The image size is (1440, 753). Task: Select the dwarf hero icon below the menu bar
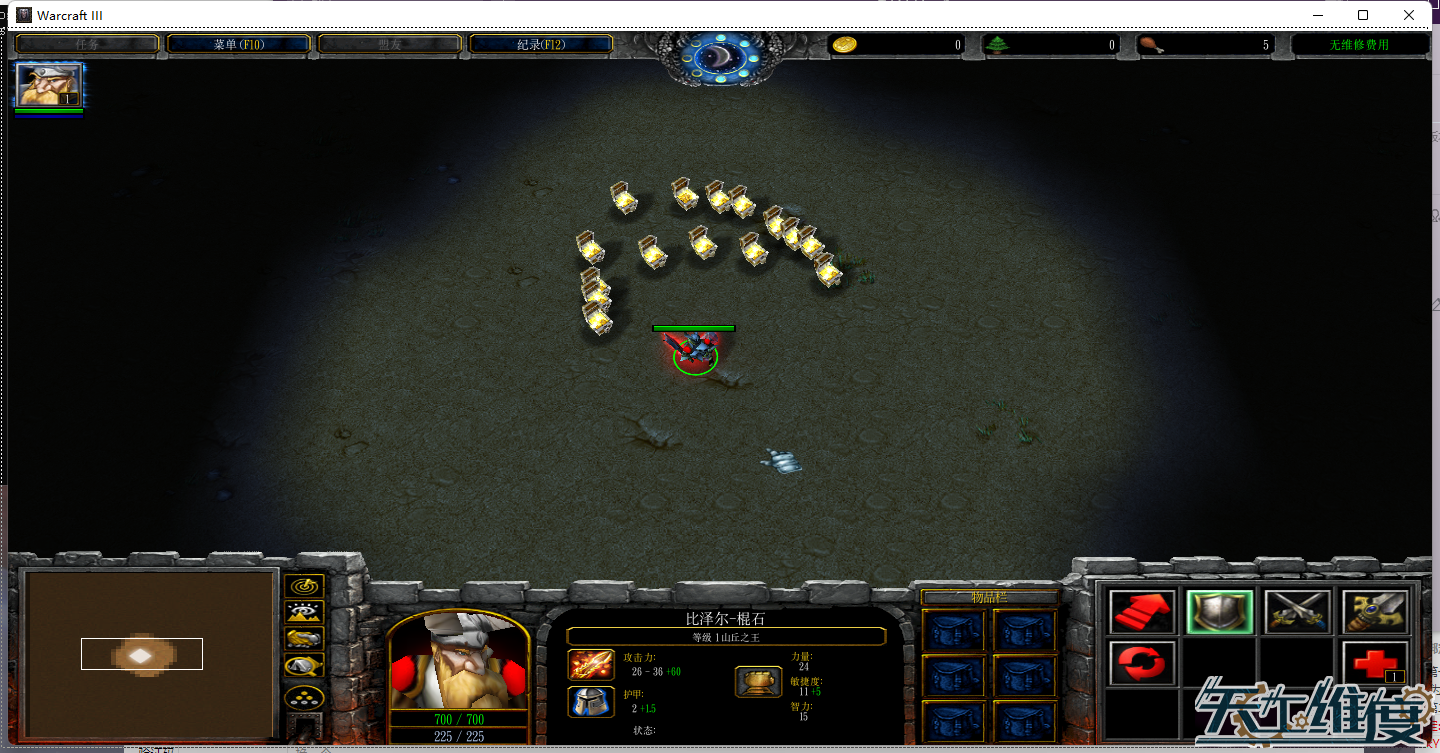(x=49, y=85)
